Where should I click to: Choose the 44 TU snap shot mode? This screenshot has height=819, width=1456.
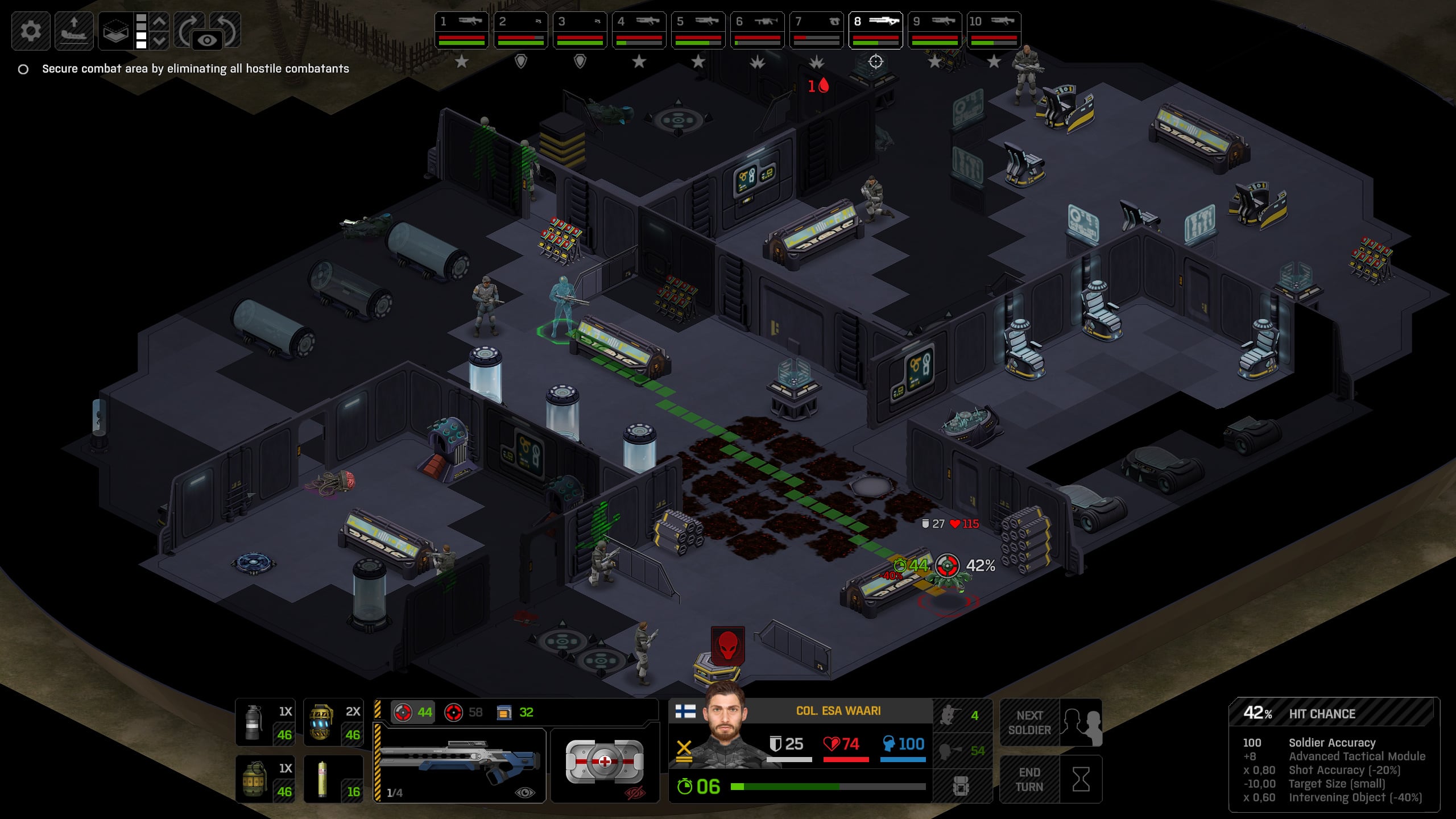[x=413, y=712]
